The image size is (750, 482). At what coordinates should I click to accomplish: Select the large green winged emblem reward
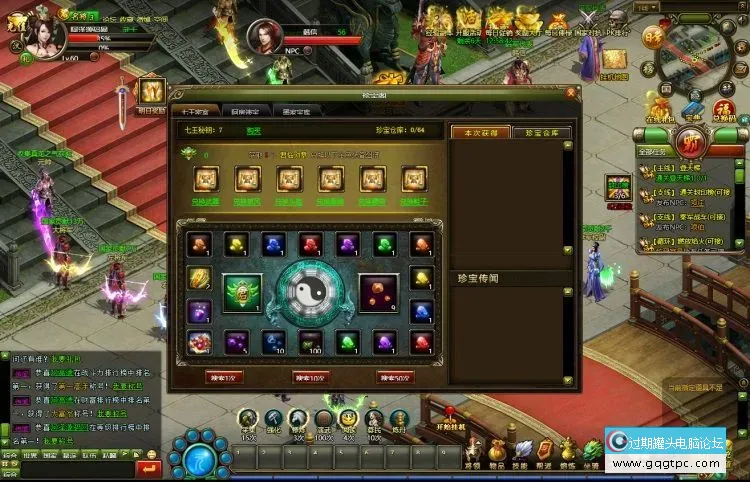[x=241, y=294]
